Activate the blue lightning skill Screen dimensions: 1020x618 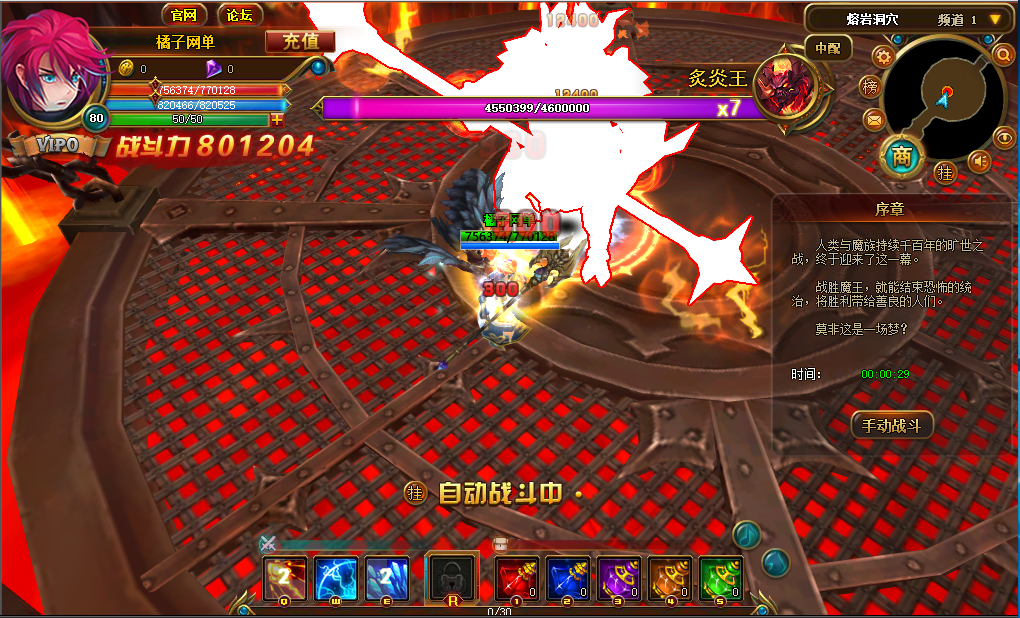coord(336,578)
